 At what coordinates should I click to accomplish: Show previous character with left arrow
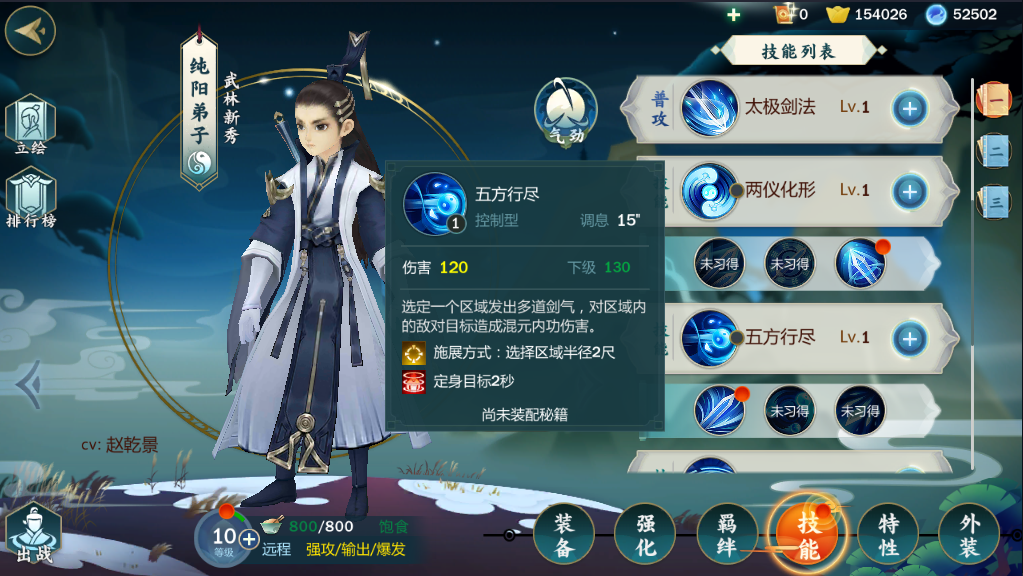click(x=27, y=381)
